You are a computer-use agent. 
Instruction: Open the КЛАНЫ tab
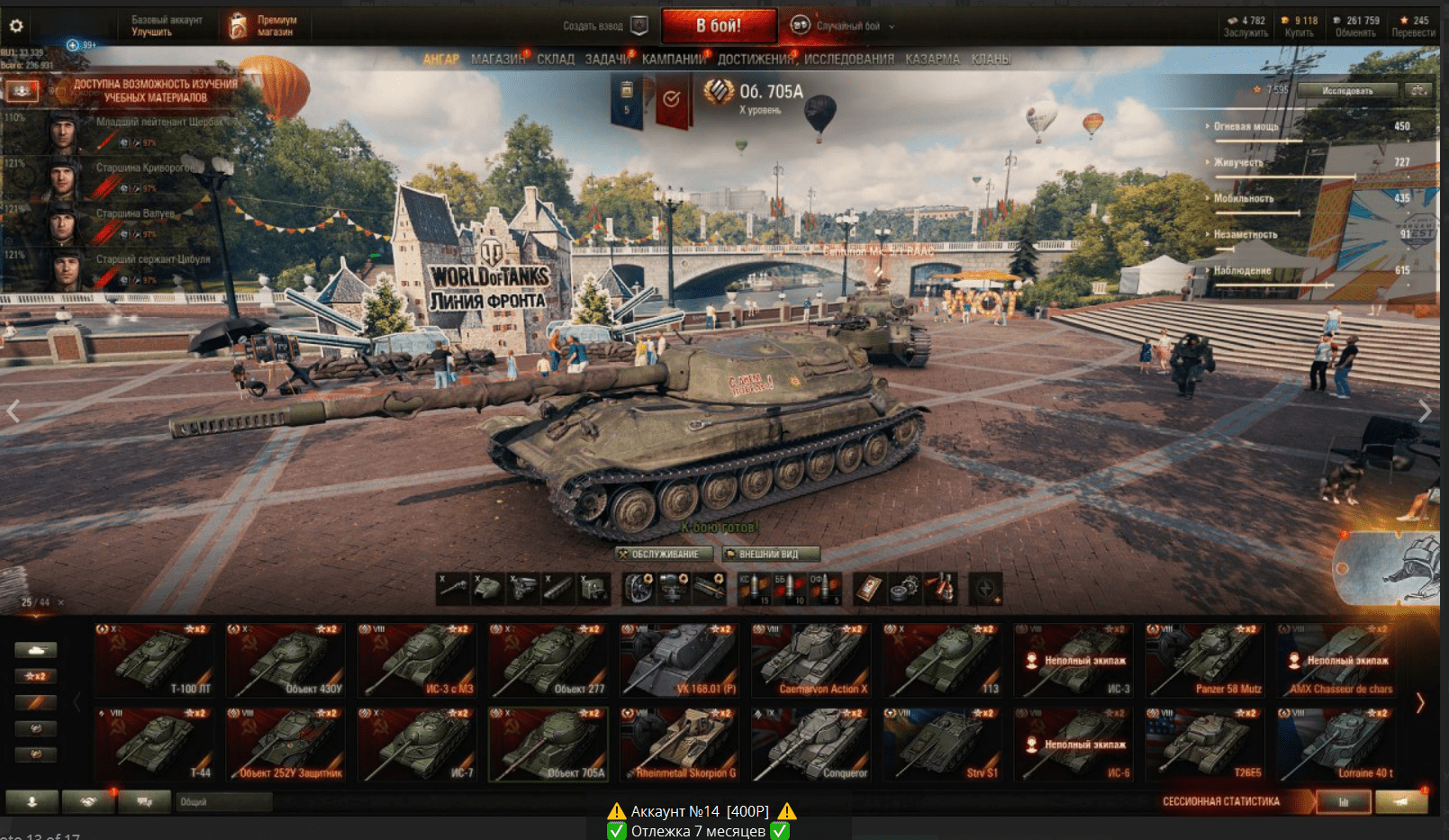point(991,59)
